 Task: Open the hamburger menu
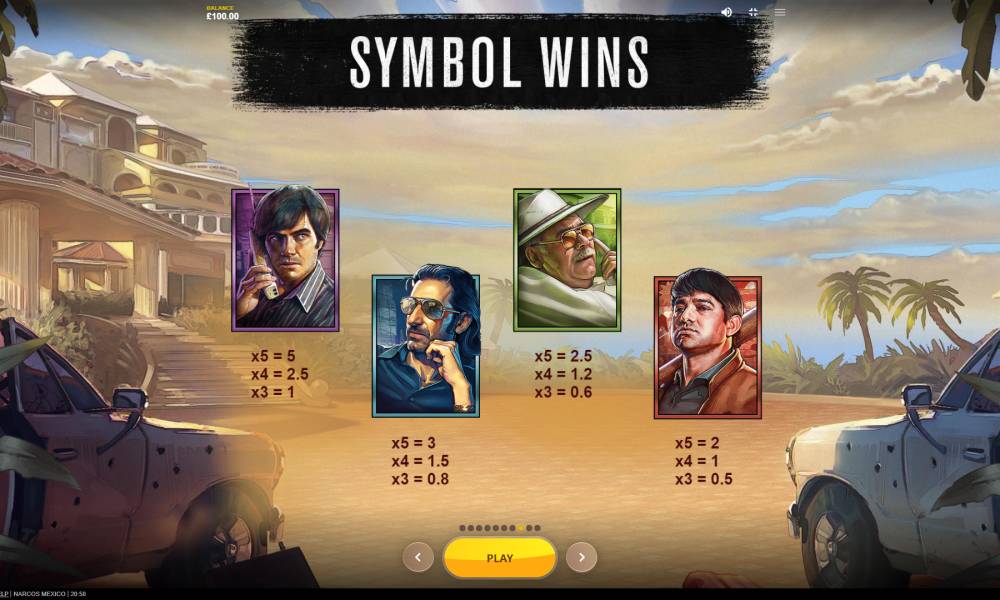pos(780,12)
